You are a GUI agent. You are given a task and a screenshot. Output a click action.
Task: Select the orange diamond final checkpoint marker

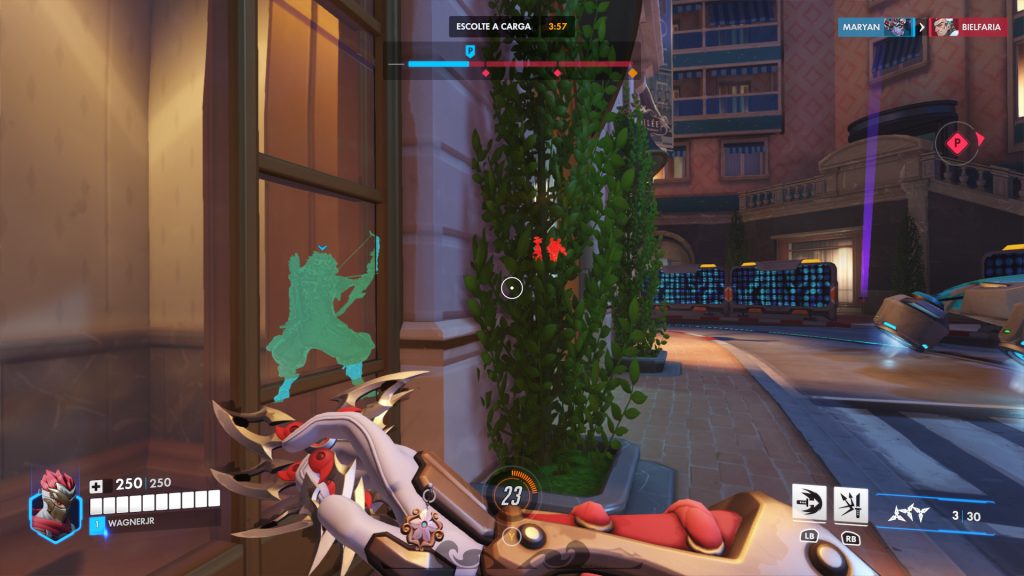click(x=632, y=73)
